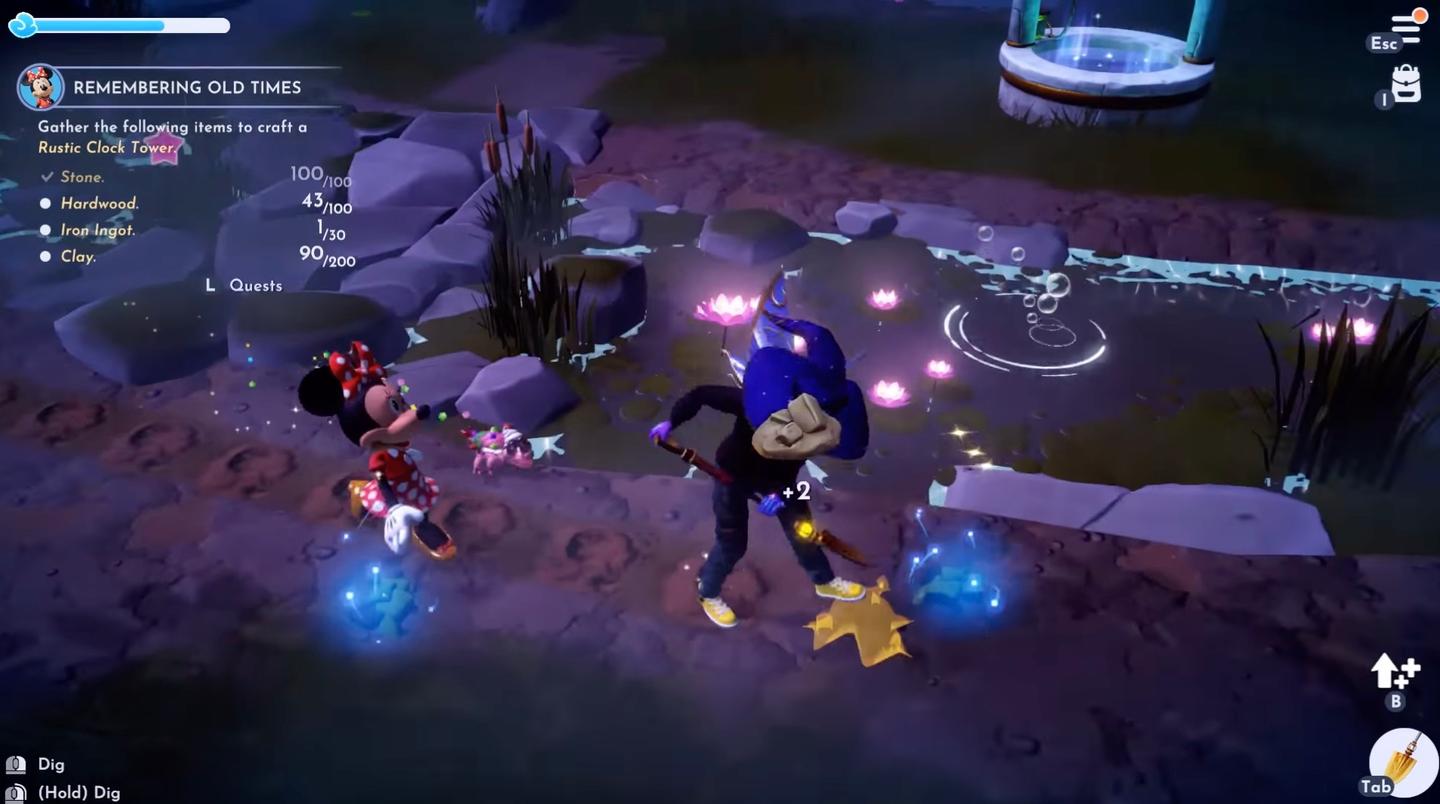Click the bullet next to Clay
This screenshot has width=1440, height=804.
[46, 256]
